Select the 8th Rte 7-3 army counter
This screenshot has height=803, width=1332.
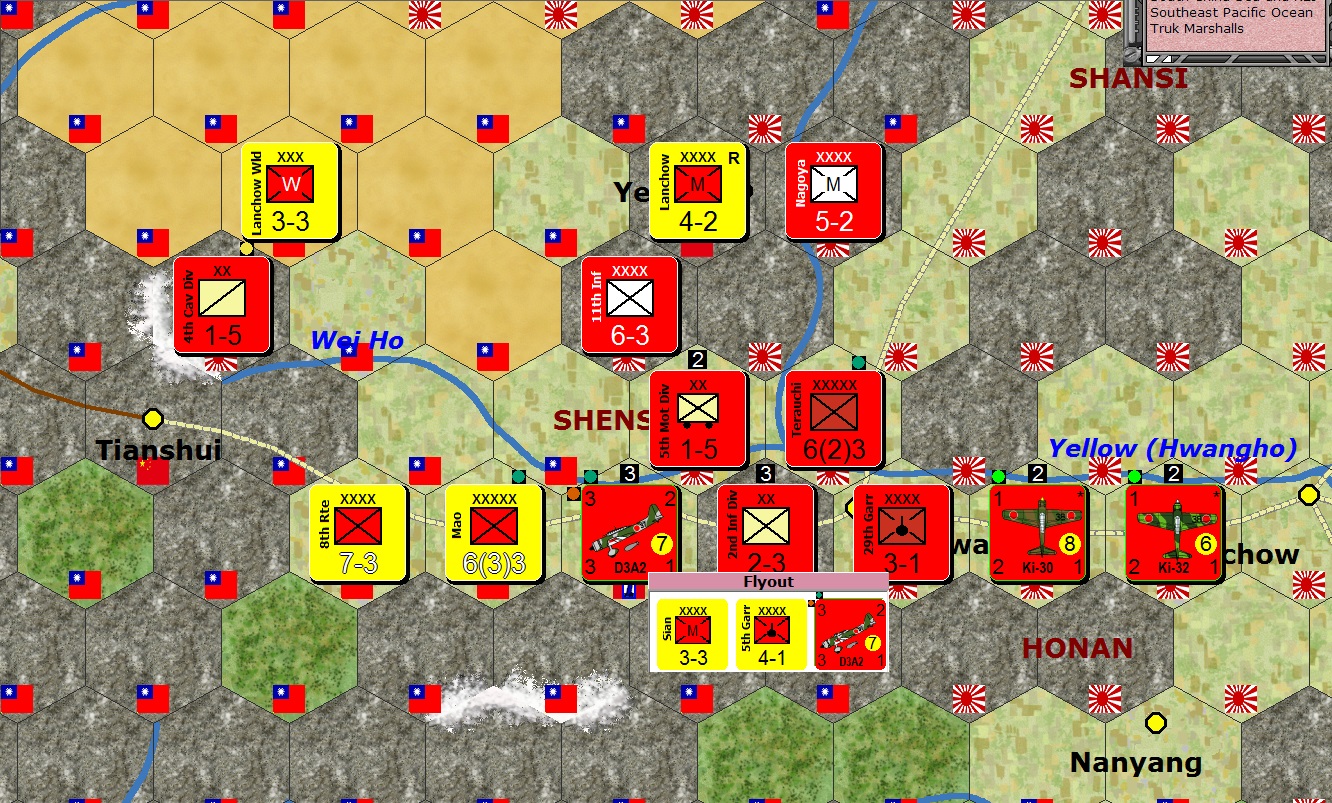coord(358,531)
